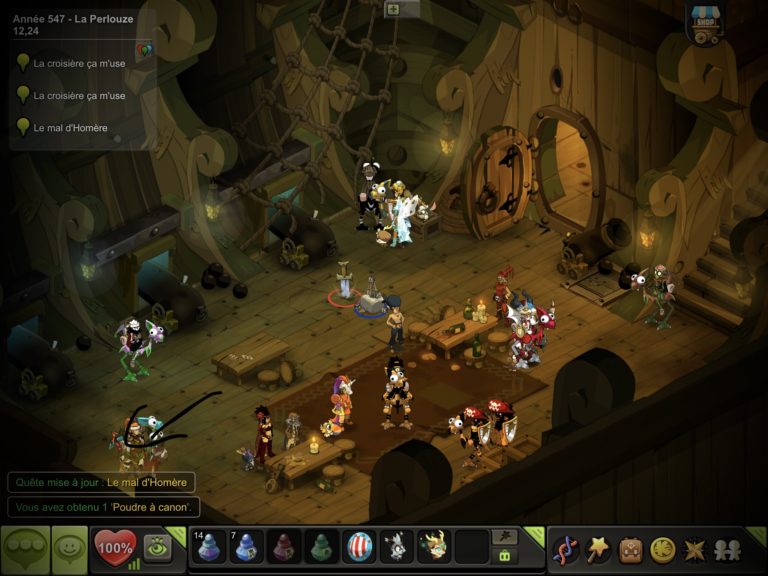This screenshot has height=576, width=768.
Task: Use the blue potion with count 14
Action: [210, 547]
